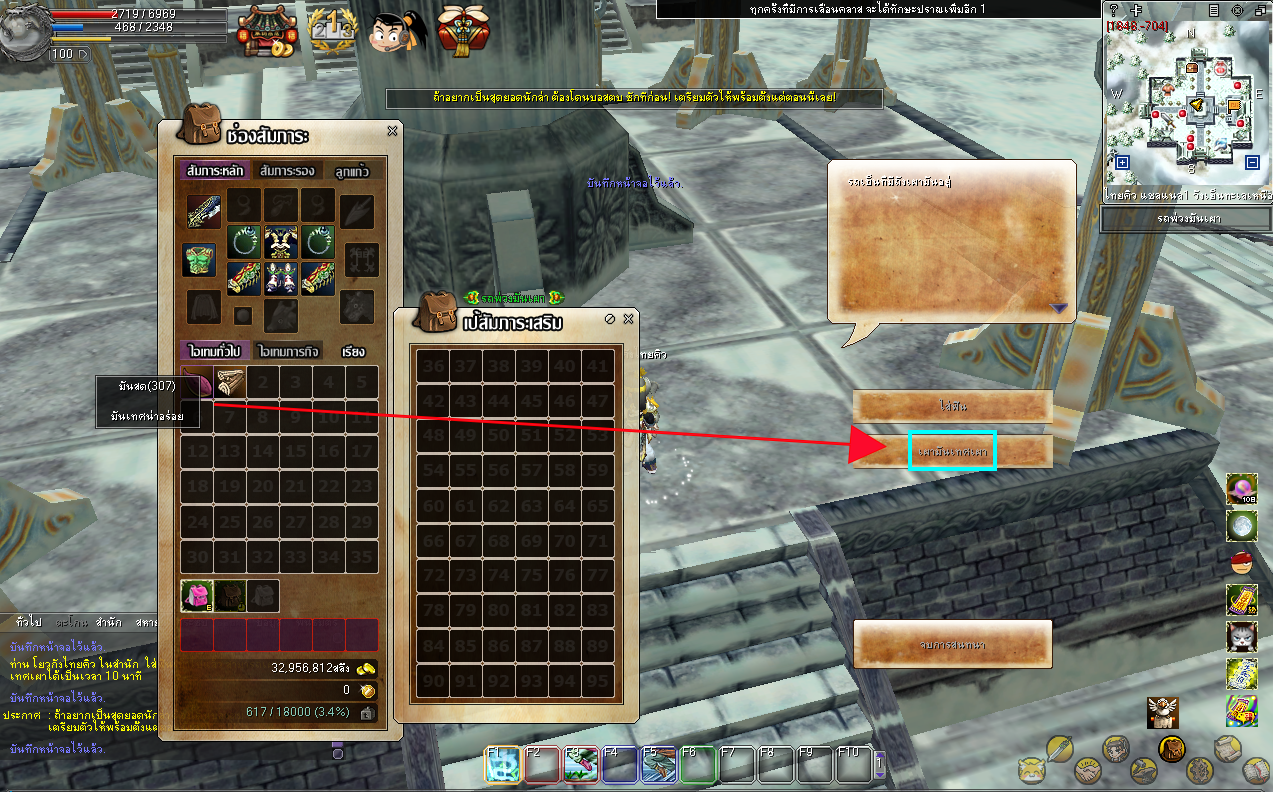Select the upper NPC dialogue option
1273x792 pixels.
952,407
